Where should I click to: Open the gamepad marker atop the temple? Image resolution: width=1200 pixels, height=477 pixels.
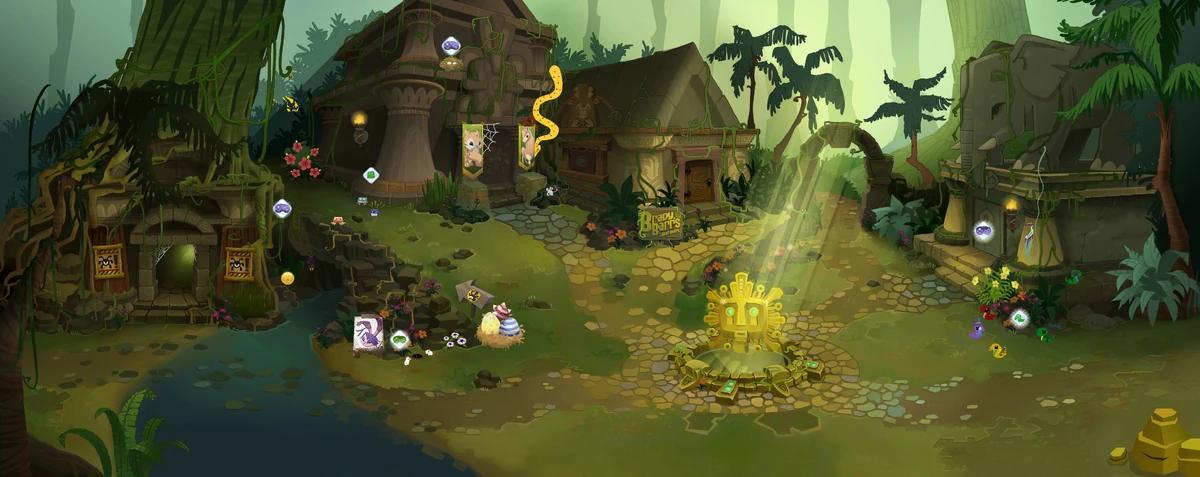click(x=449, y=45)
